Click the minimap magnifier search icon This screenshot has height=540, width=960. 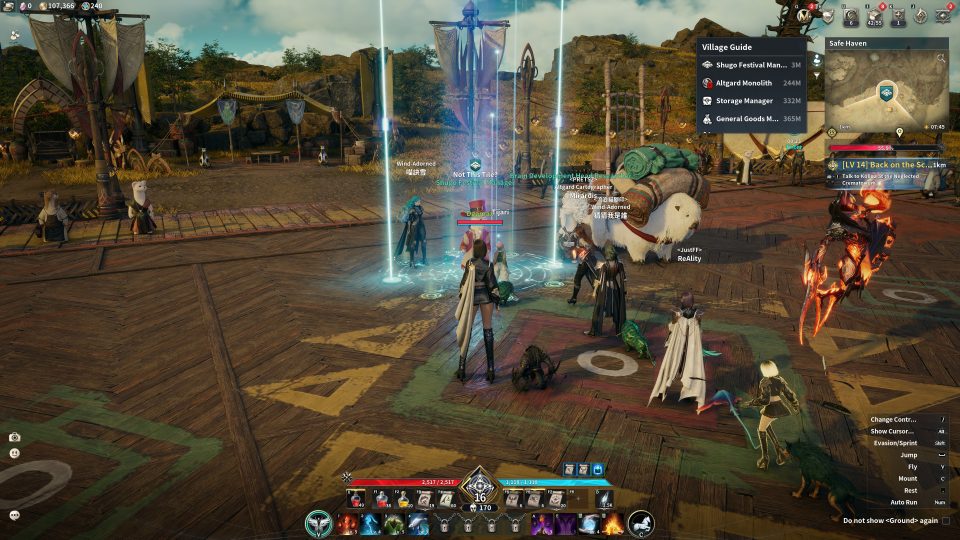[x=941, y=59]
